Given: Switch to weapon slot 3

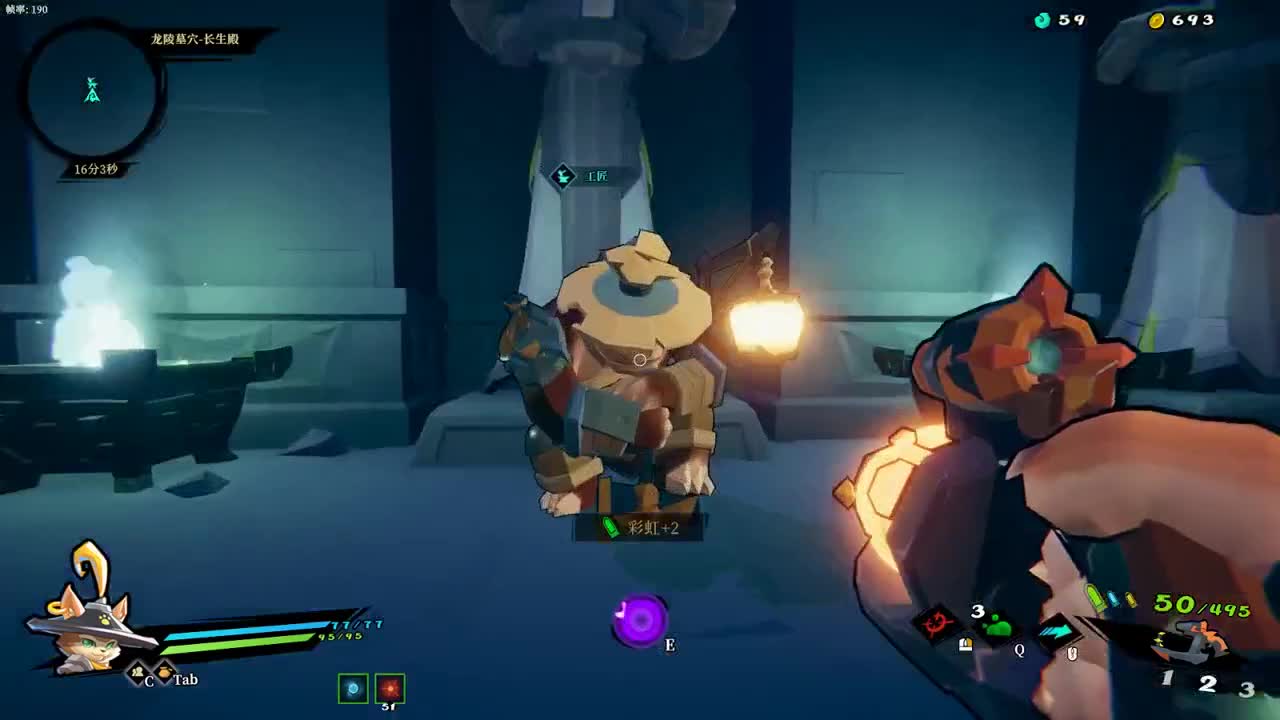Looking at the screenshot, I should click(x=1246, y=689).
